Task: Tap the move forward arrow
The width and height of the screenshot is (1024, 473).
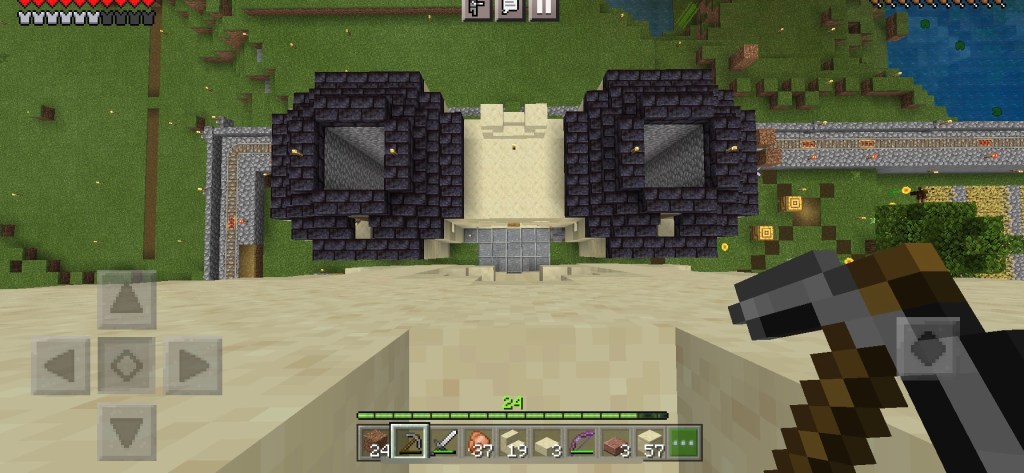Action: 126,299
